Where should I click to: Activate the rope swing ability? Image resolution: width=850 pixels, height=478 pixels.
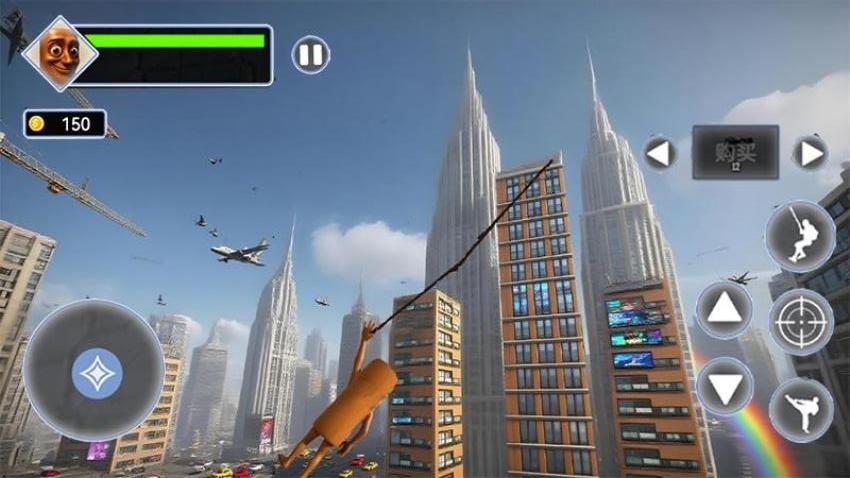pos(800,236)
